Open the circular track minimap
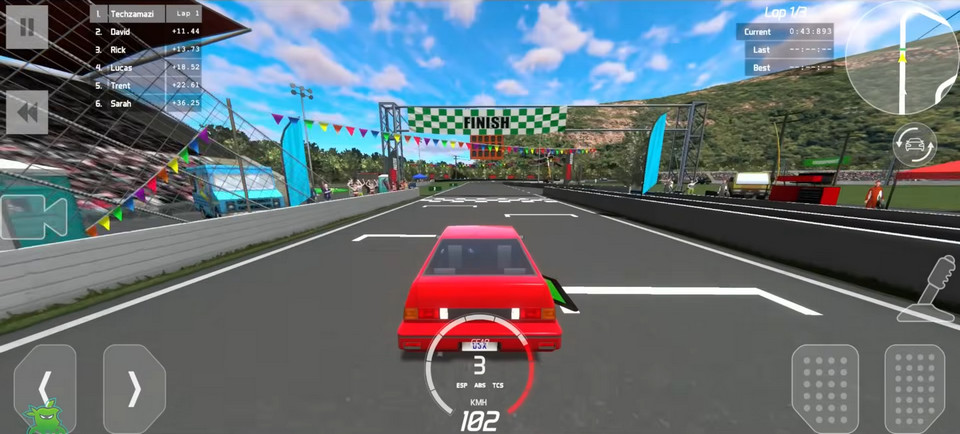The width and height of the screenshot is (960, 434). pos(902,57)
